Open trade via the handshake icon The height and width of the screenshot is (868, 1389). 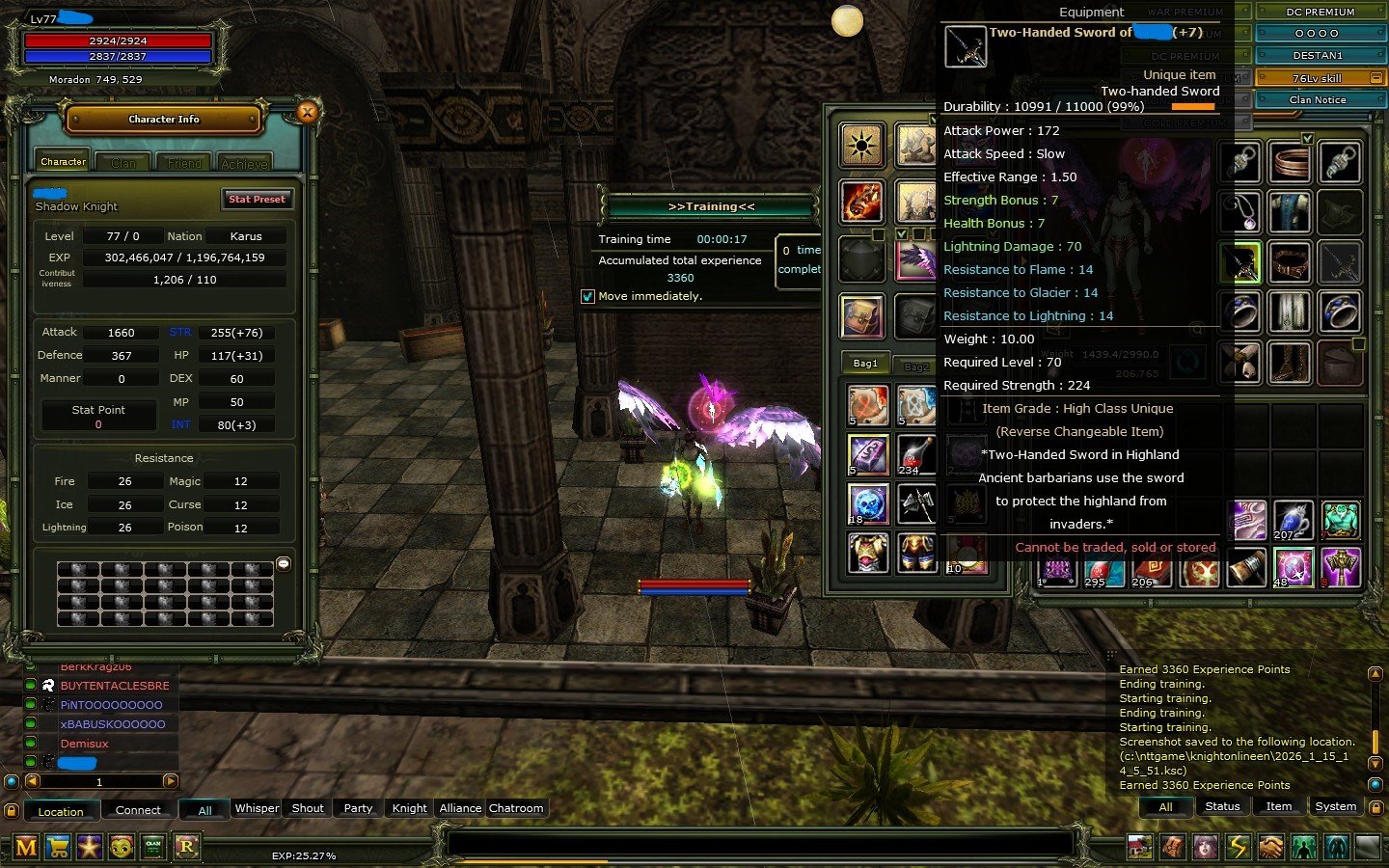click(1271, 847)
